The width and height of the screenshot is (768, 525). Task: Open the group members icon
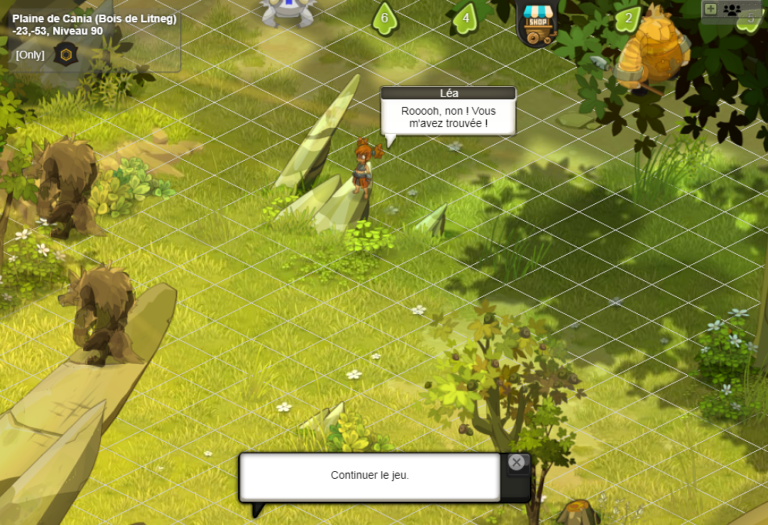pos(732,9)
